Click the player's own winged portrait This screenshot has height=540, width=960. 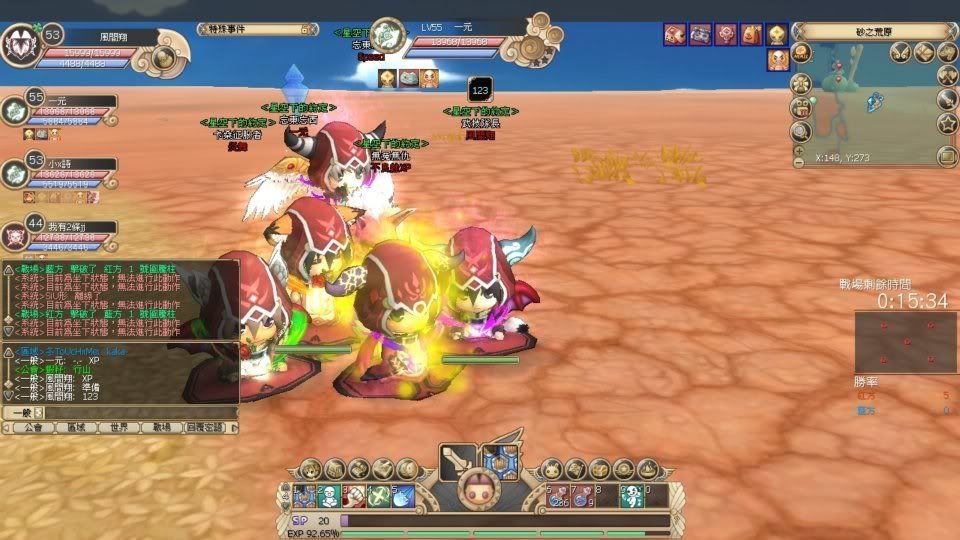click(19, 46)
